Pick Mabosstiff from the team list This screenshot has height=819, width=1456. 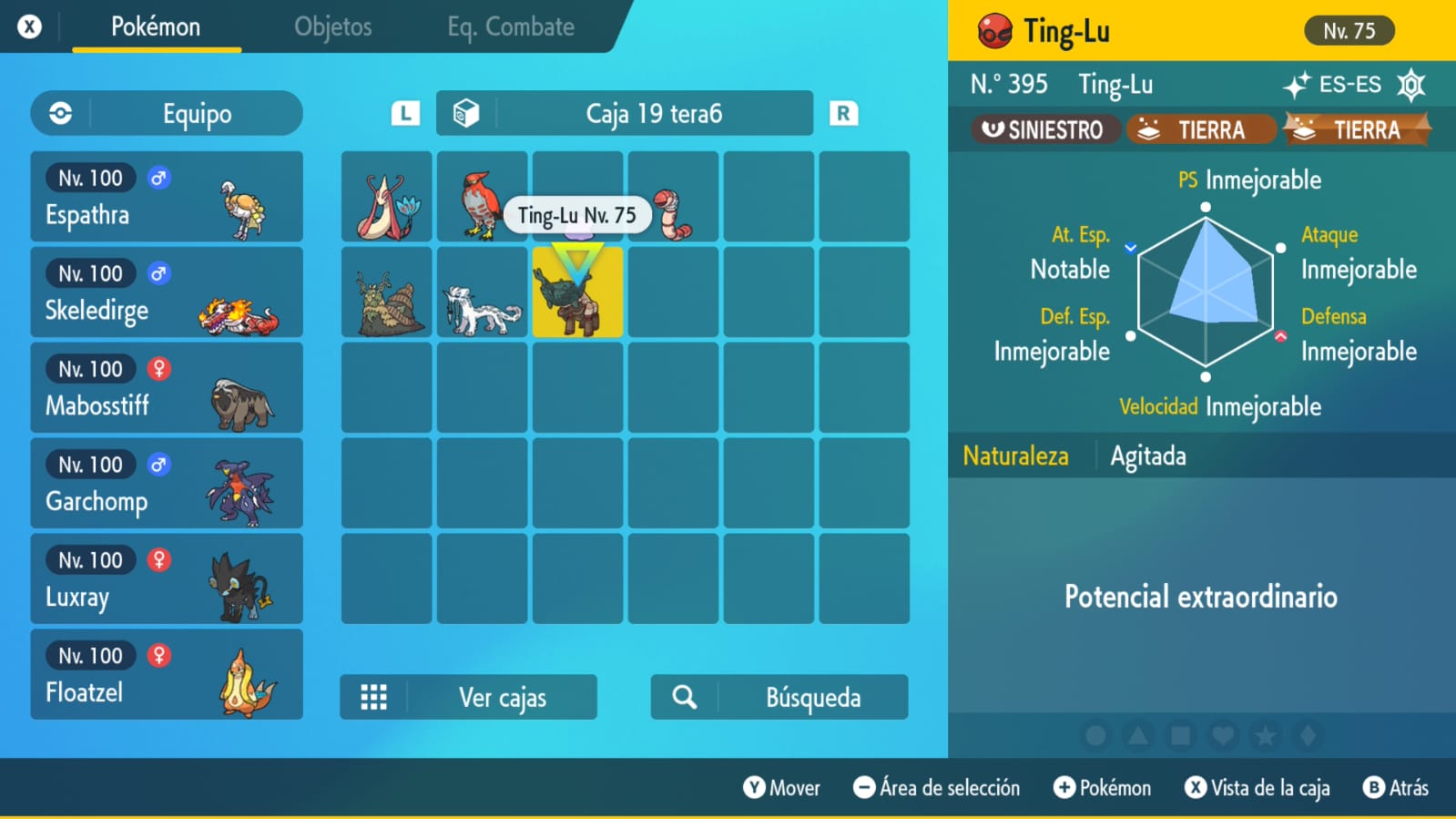[x=167, y=388]
